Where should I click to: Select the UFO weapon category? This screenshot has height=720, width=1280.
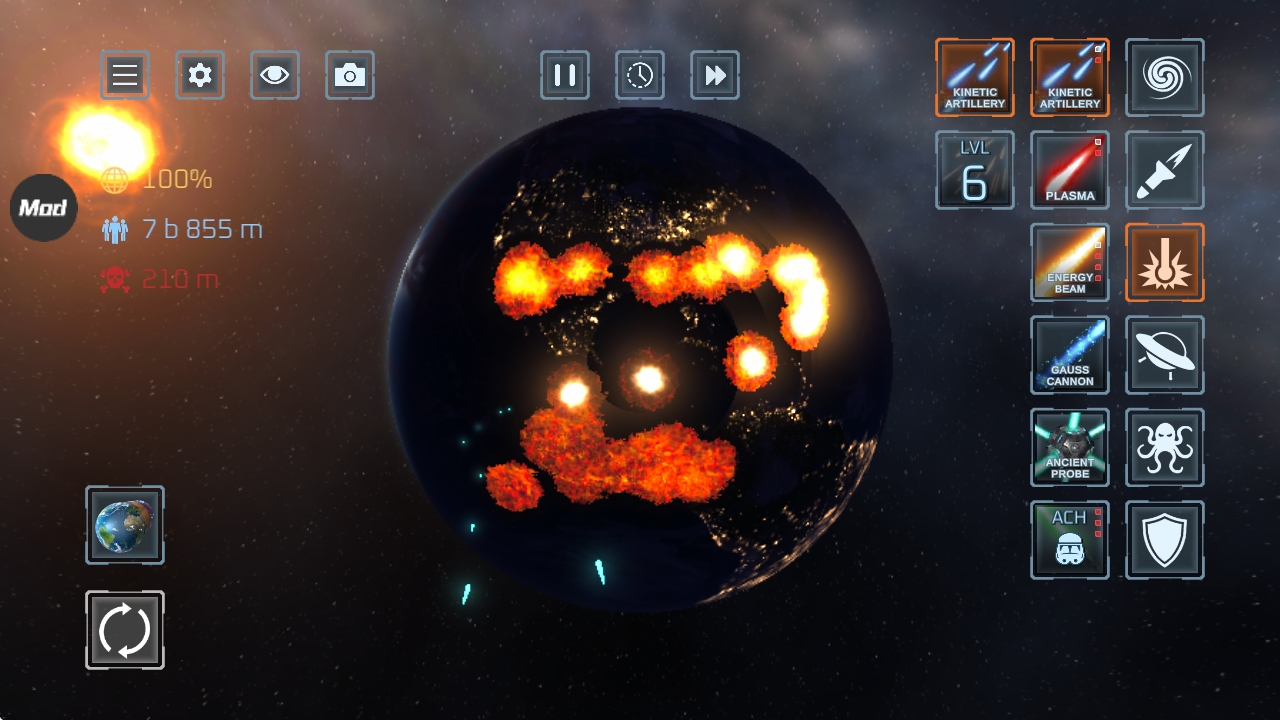coord(1165,355)
